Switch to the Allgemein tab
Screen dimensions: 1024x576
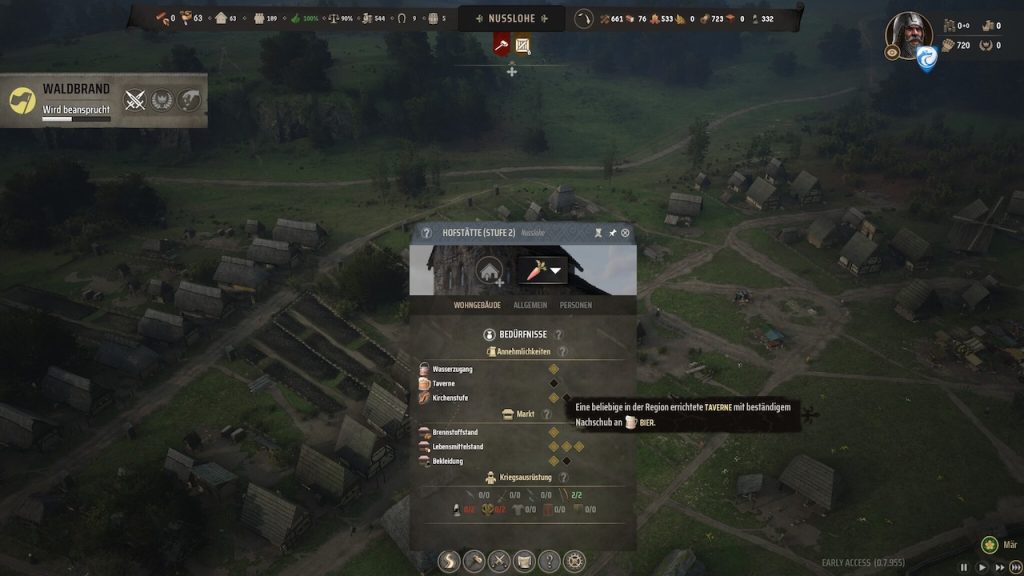coord(530,304)
